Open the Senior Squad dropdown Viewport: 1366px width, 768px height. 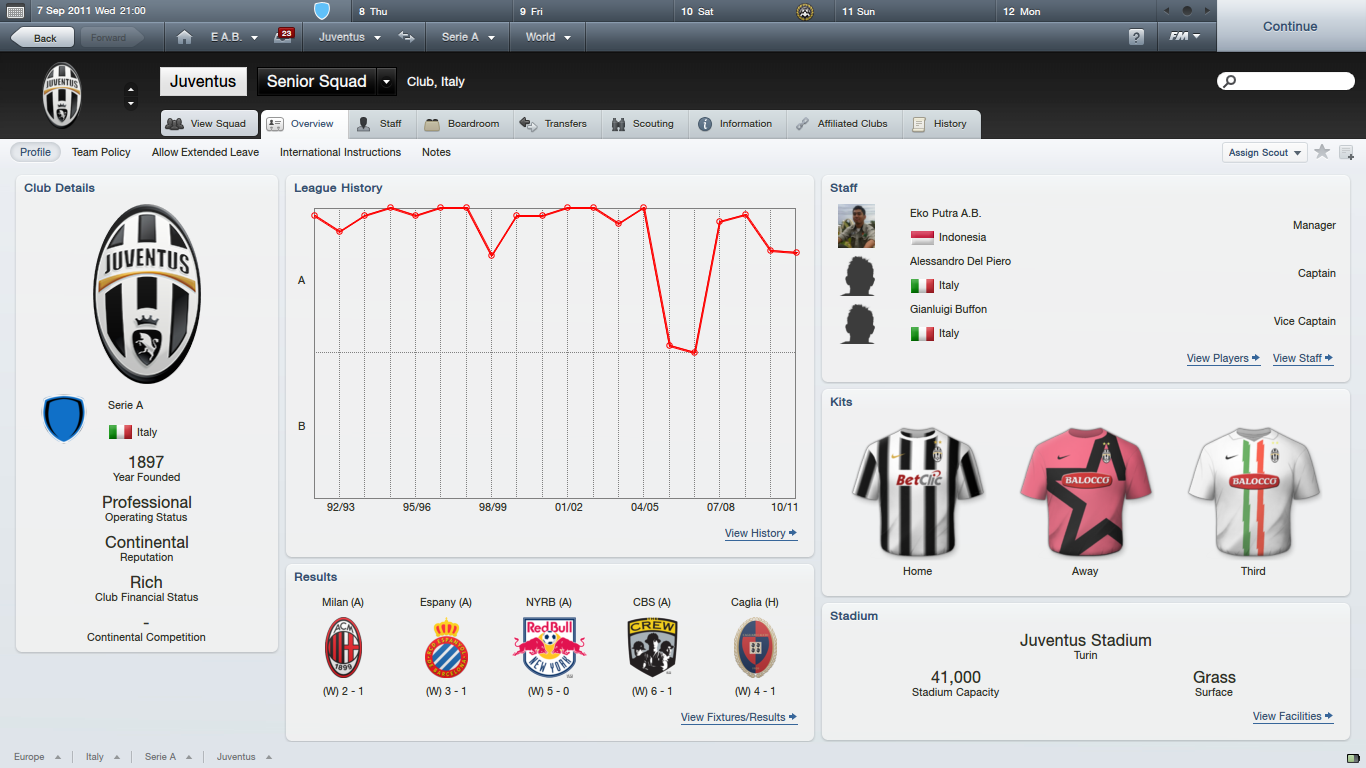(x=387, y=82)
